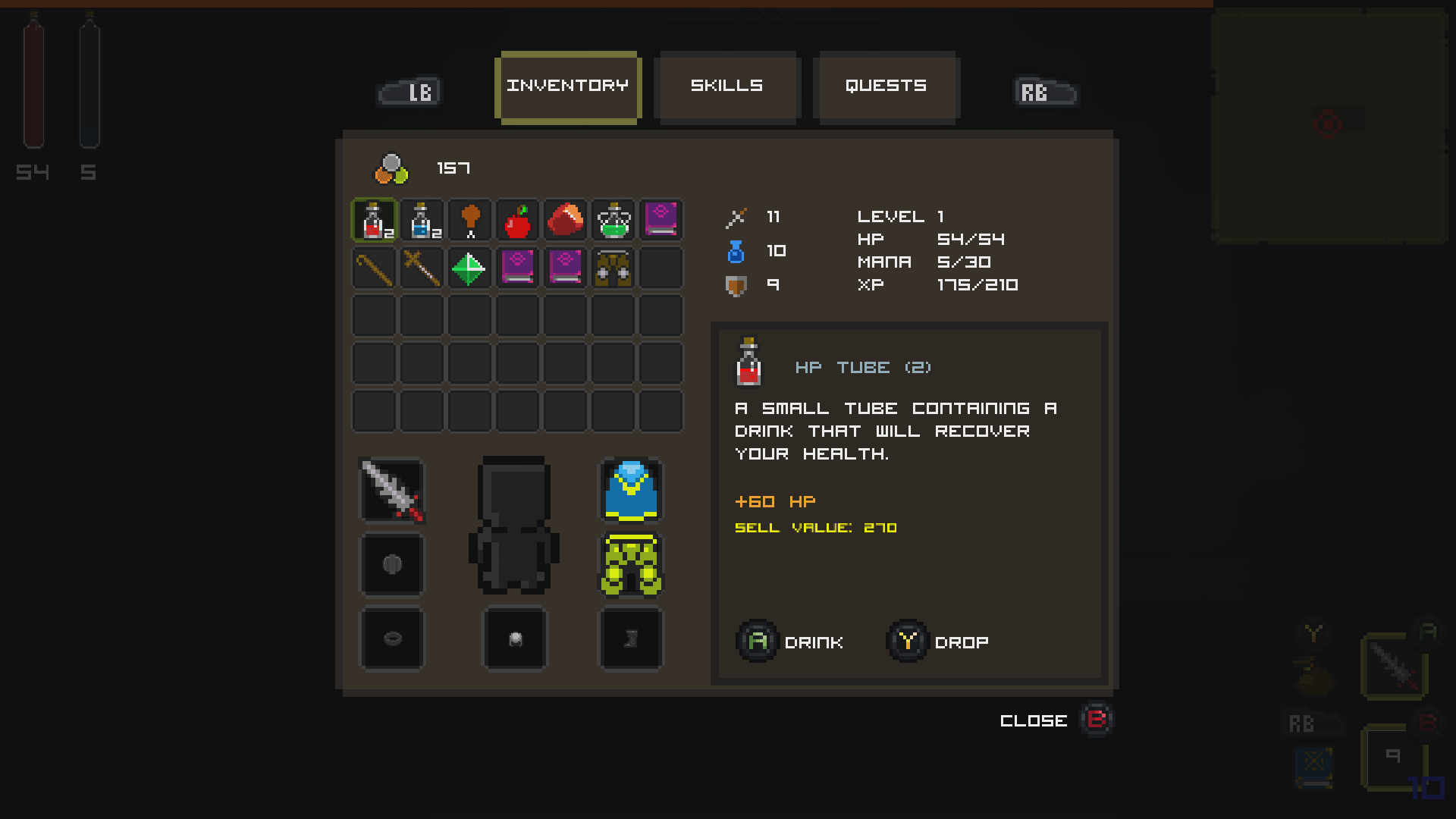
Task: Click the equipped sword slot
Action: (392, 491)
